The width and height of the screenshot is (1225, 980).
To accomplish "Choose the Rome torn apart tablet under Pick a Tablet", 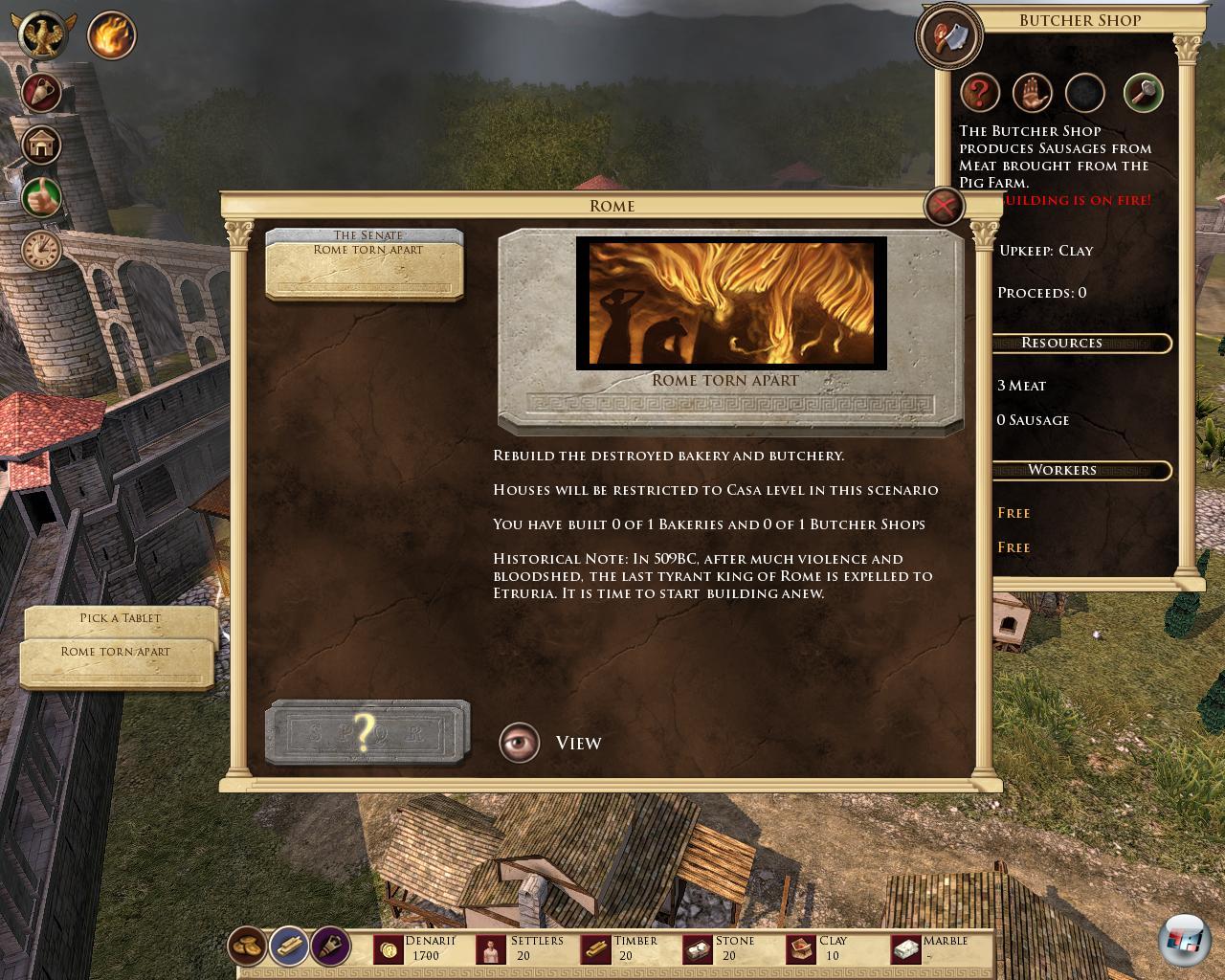I will (116, 660).
